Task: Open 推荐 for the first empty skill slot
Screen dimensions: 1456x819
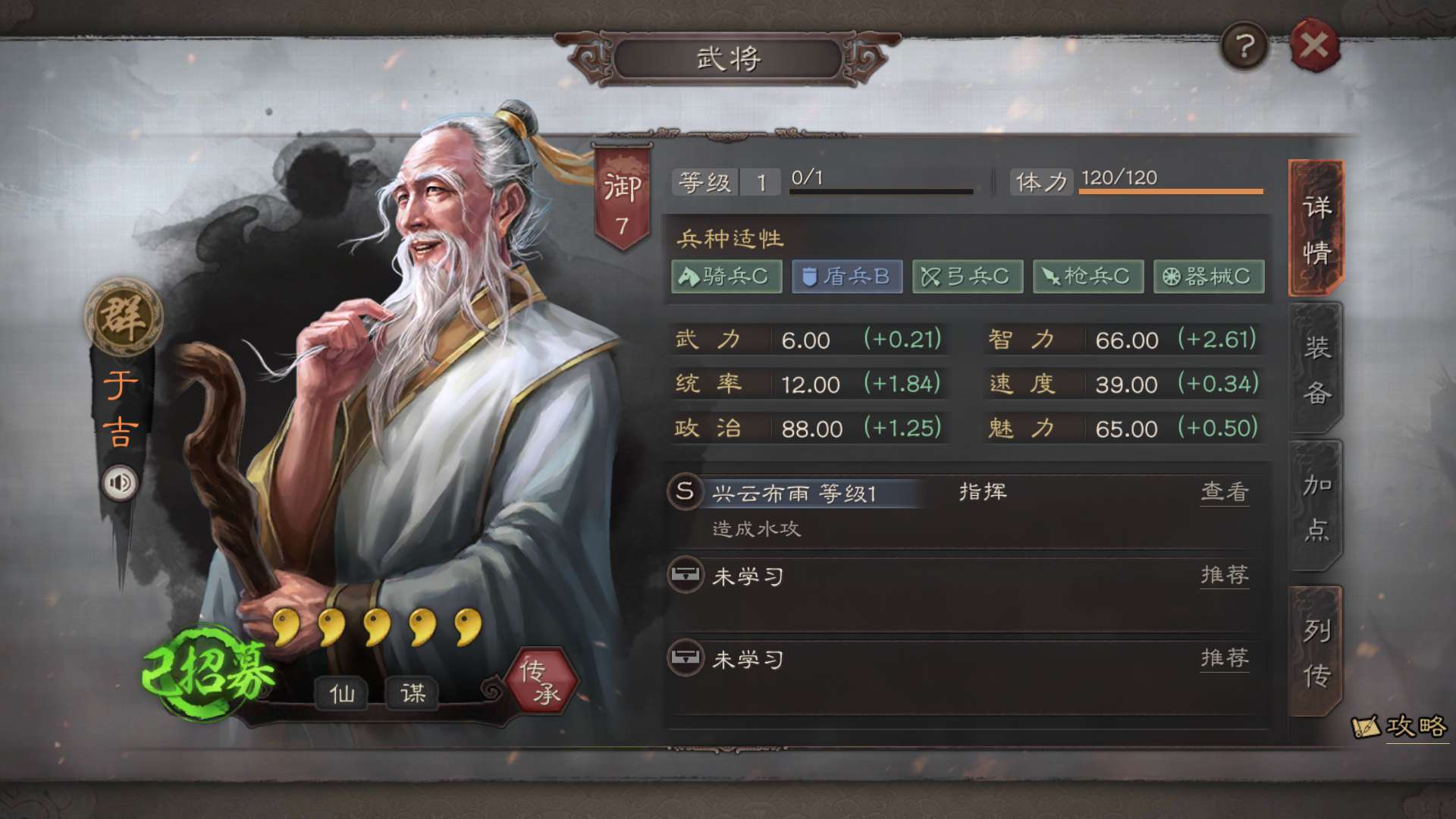Action: pyautogui.click(x=1225, y=576)
